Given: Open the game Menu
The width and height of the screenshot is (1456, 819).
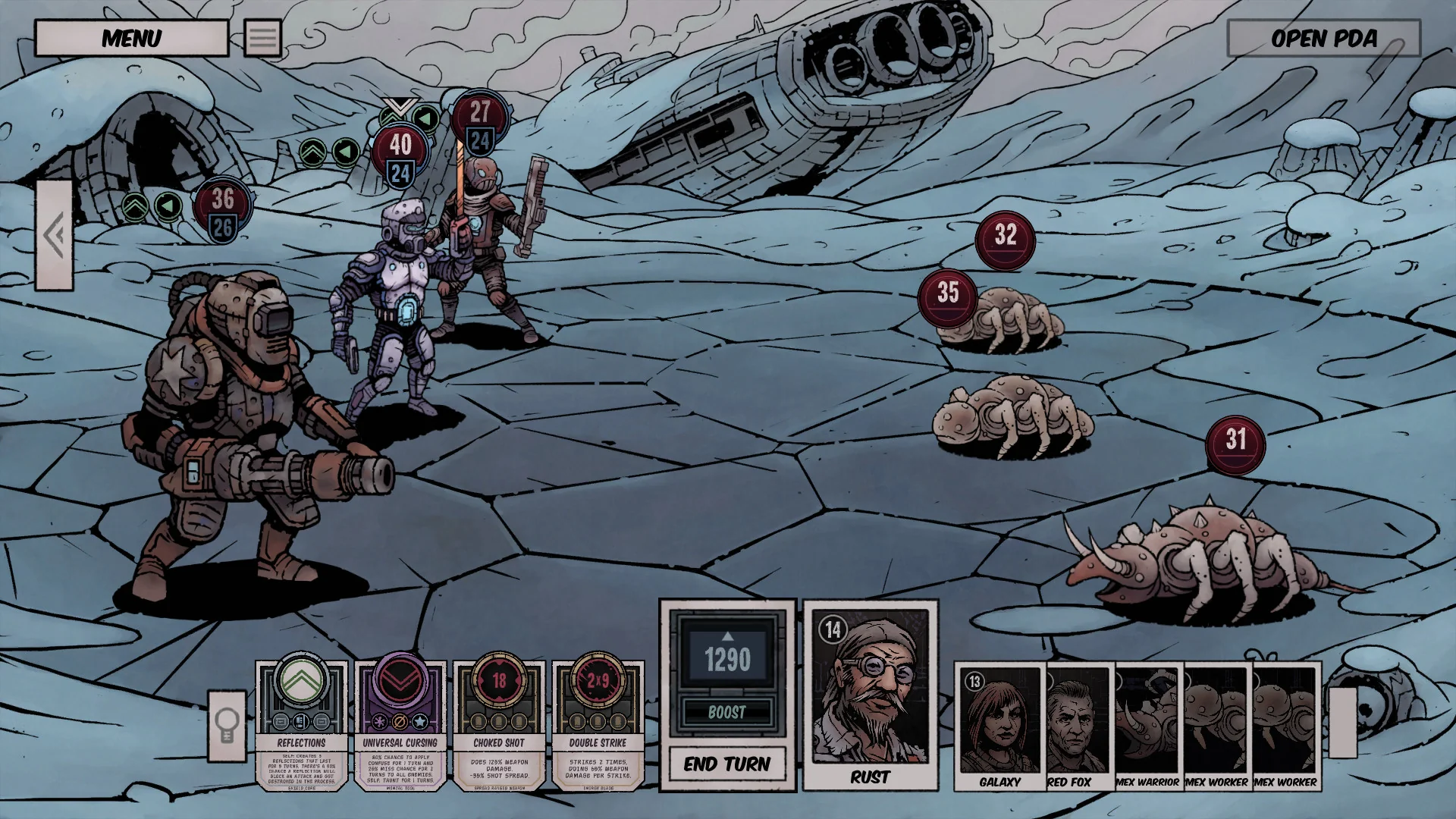Looking at the screenshot, I should pyautogui.click(x=133, y=38).
